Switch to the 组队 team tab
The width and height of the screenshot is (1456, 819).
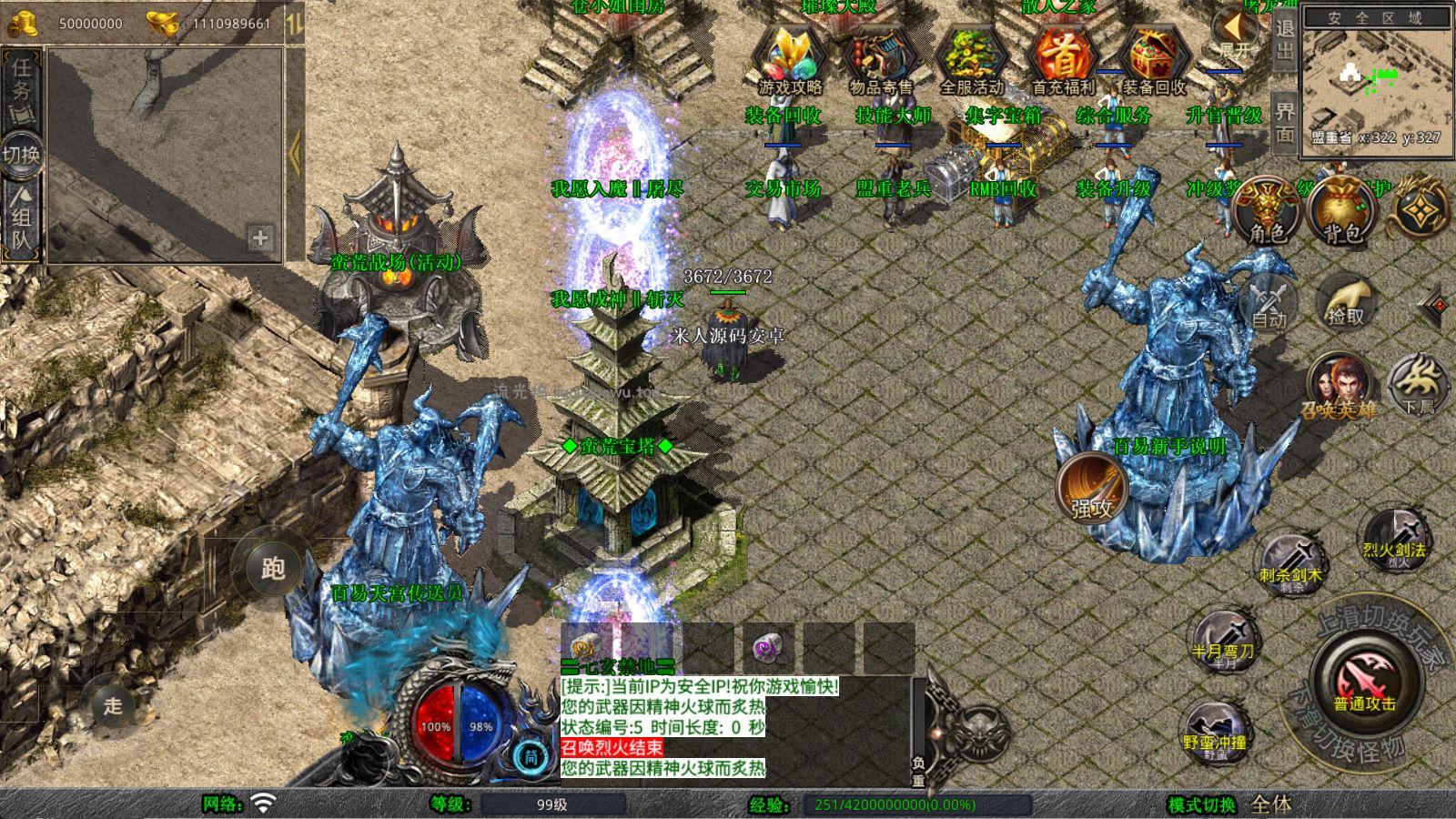(21, 218)
